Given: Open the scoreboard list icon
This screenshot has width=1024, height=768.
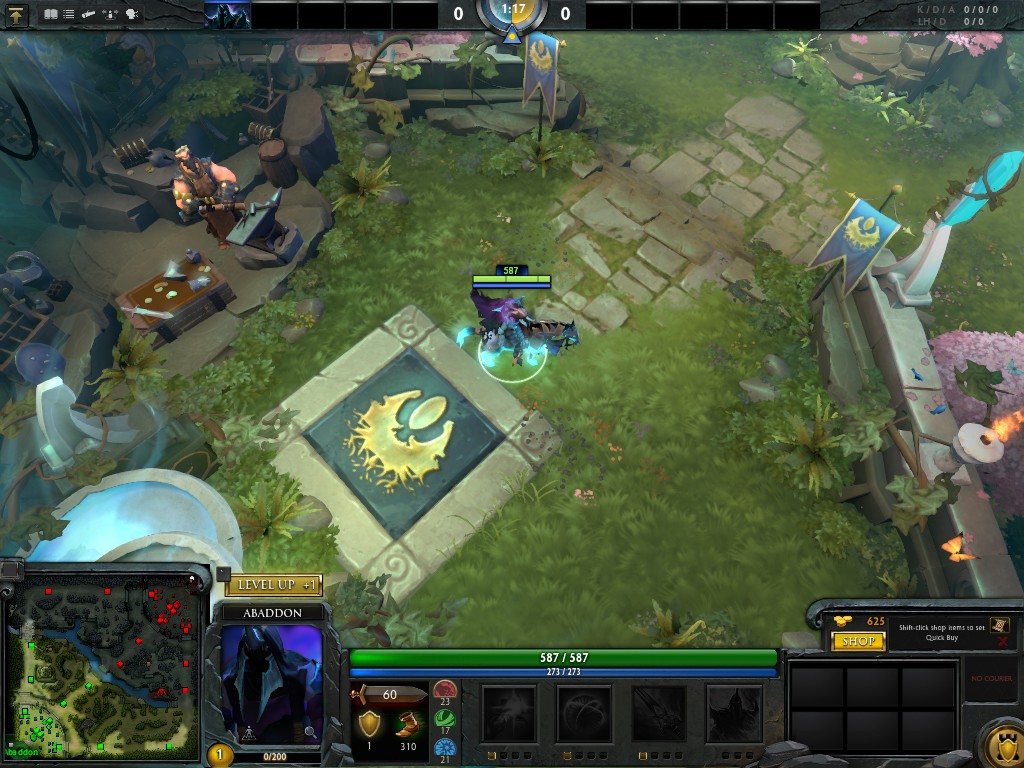Looking at the screenshot, I should pos(68,15).
